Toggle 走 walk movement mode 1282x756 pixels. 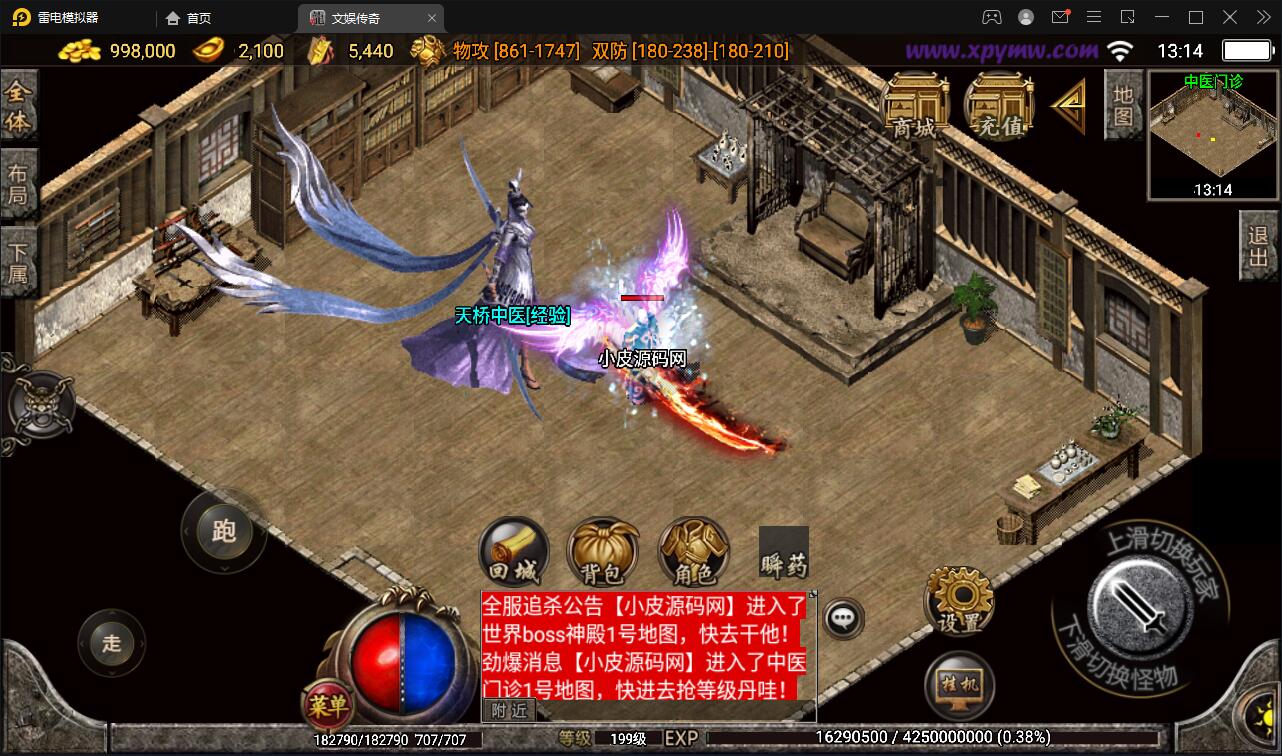point(112,644)
